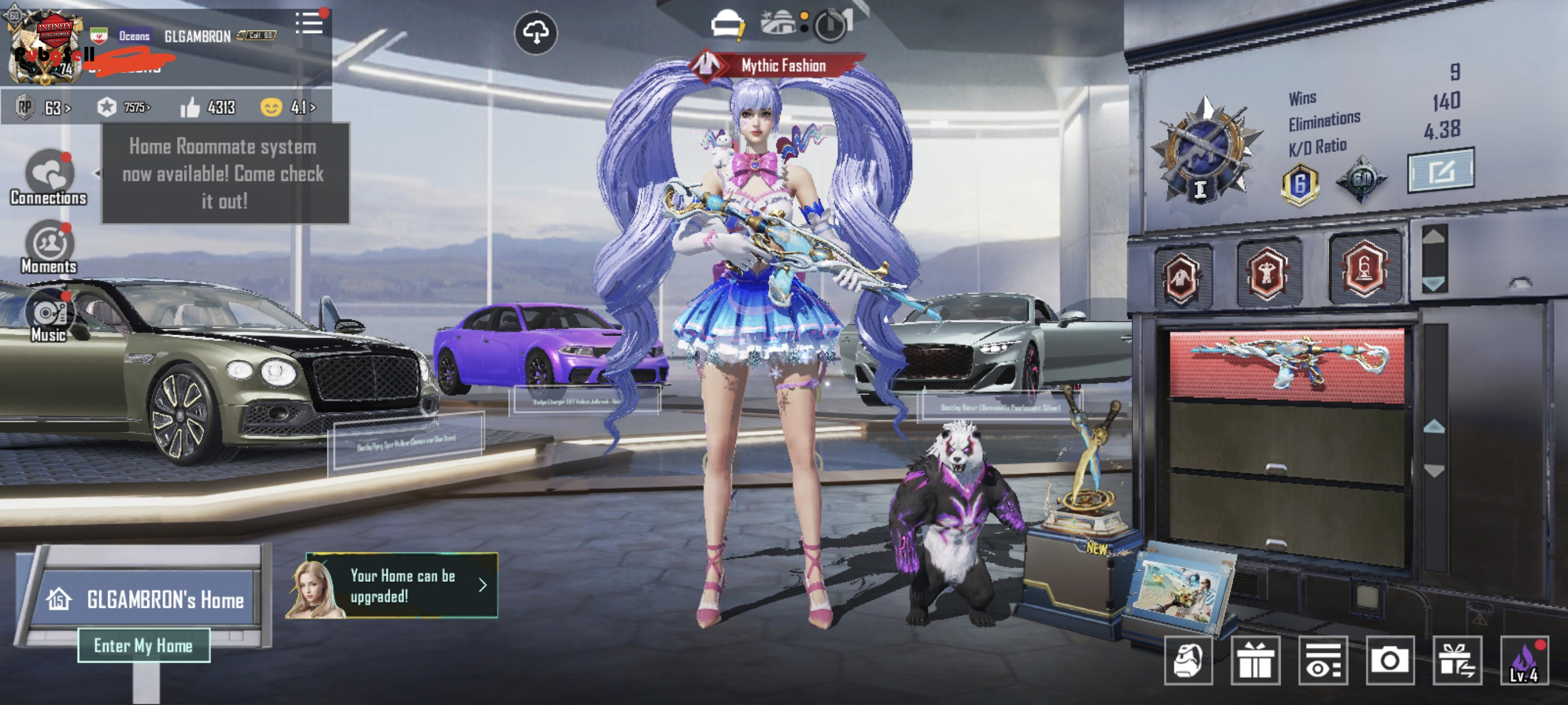1568x705 pixels.
Task: Select the flexing figure badge
Action: [1267, 273]
